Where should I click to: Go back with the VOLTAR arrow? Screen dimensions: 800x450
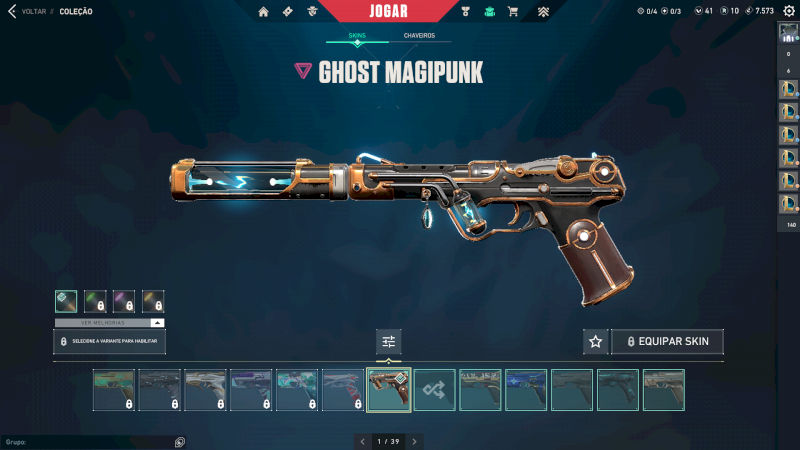point(13,11)
